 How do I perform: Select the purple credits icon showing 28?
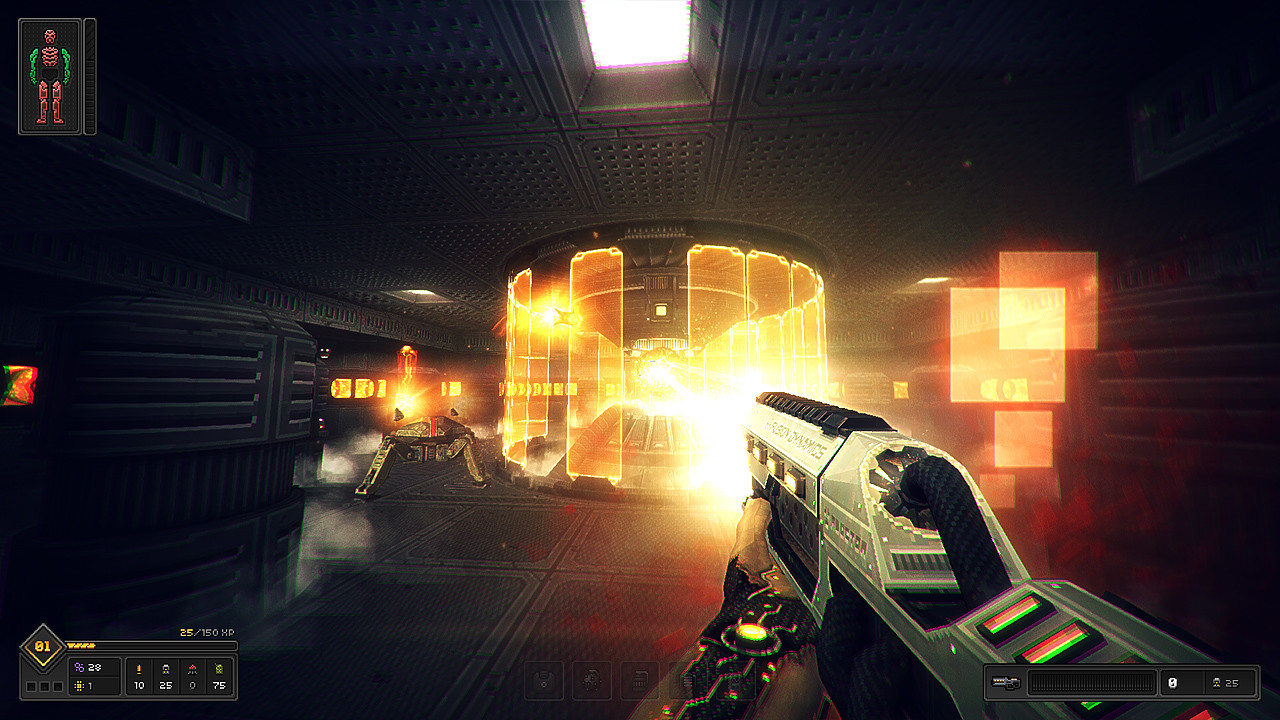80,667
